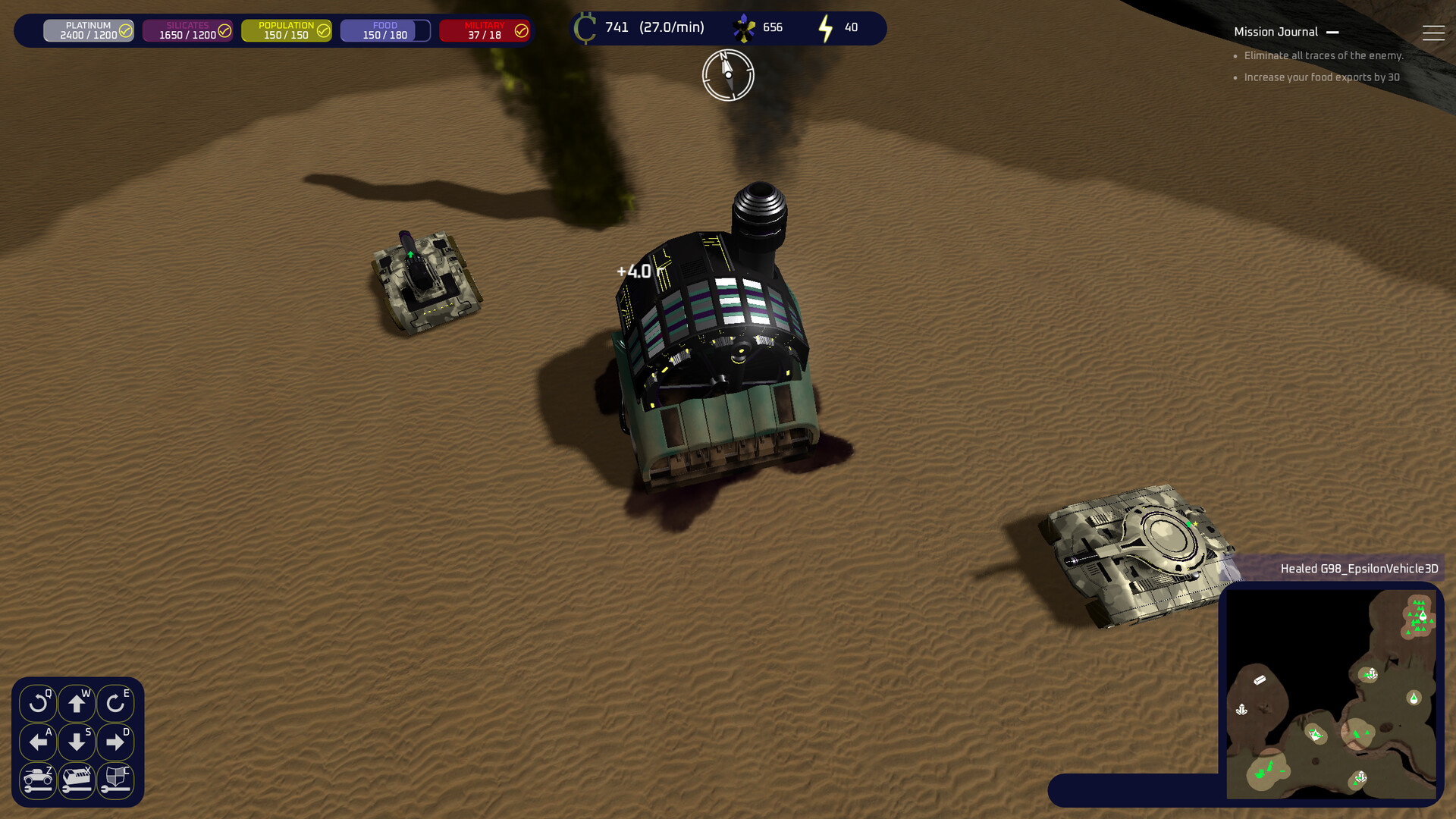The width and height of the screenshot is (1456, 819).
Task: Toggle the checkmark on the MILITARY counter
Action: (x=520, y=30)
